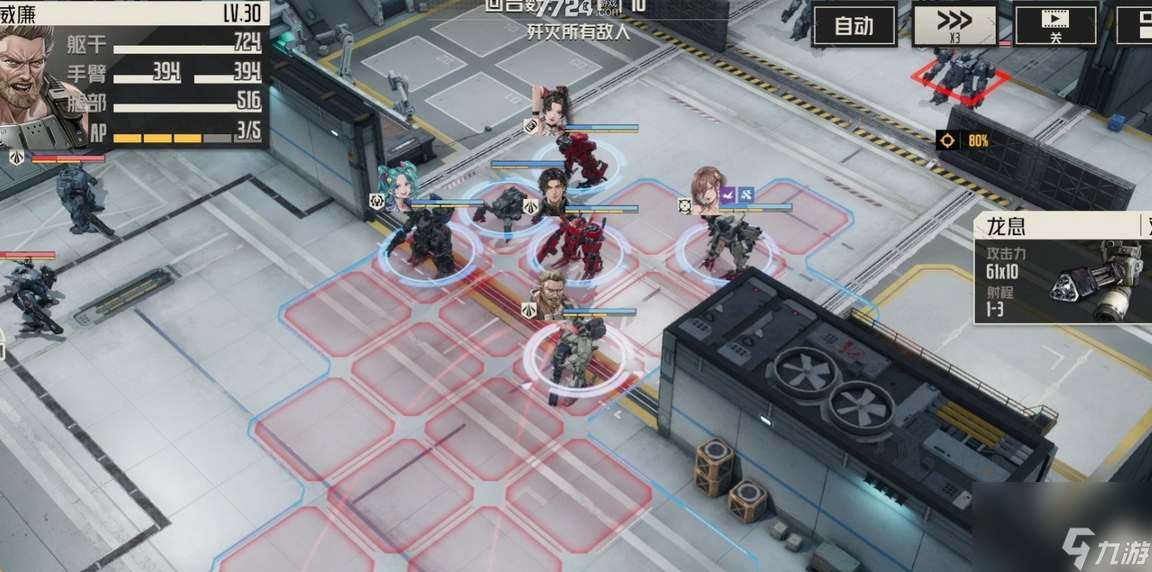Viewport: 1152px width, 572px height.
Task: Enable auto battle with the 自动 button
Action: [x=853, y=27]
